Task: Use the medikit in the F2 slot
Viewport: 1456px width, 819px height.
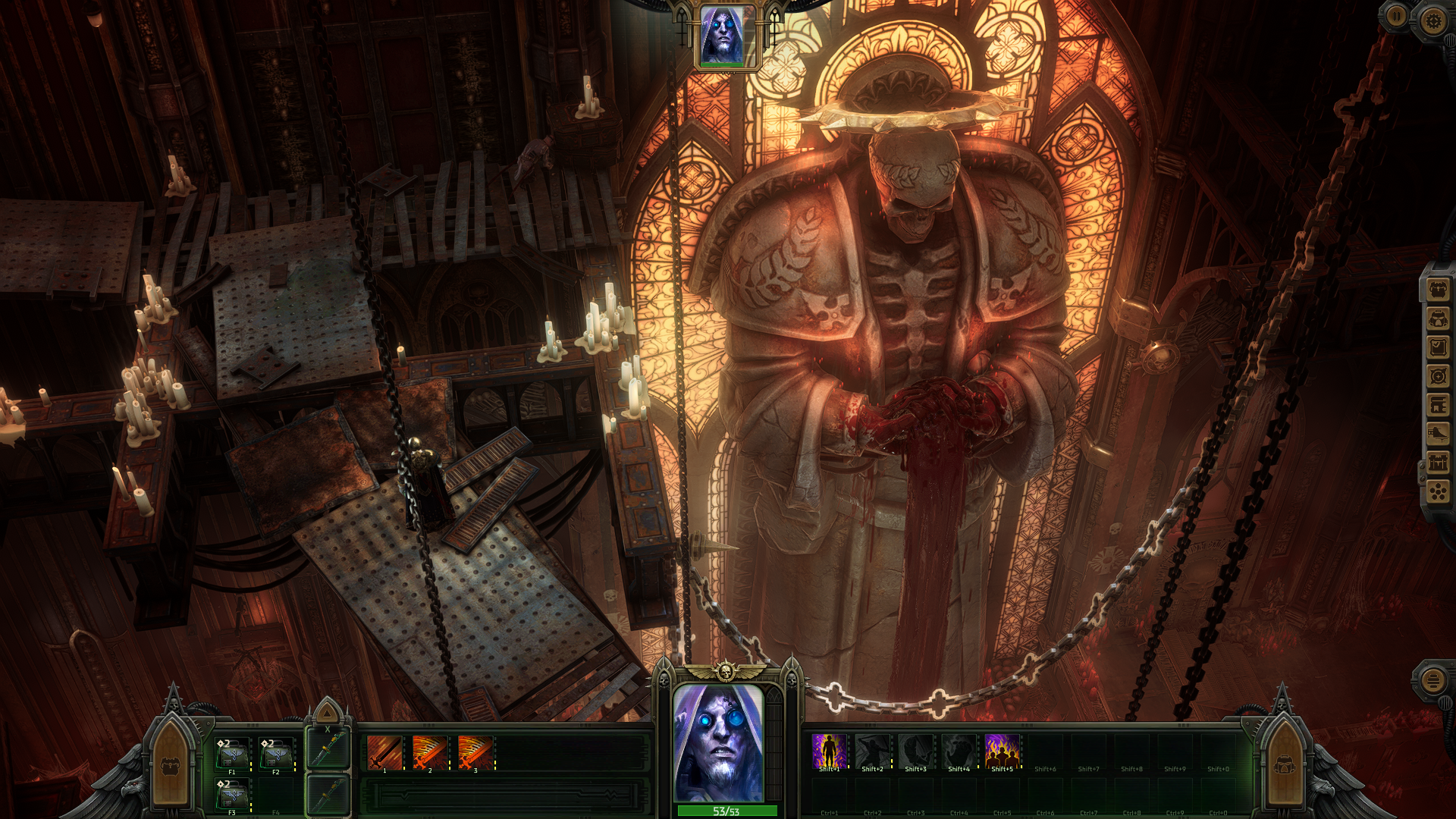Action: coord(276,755)
